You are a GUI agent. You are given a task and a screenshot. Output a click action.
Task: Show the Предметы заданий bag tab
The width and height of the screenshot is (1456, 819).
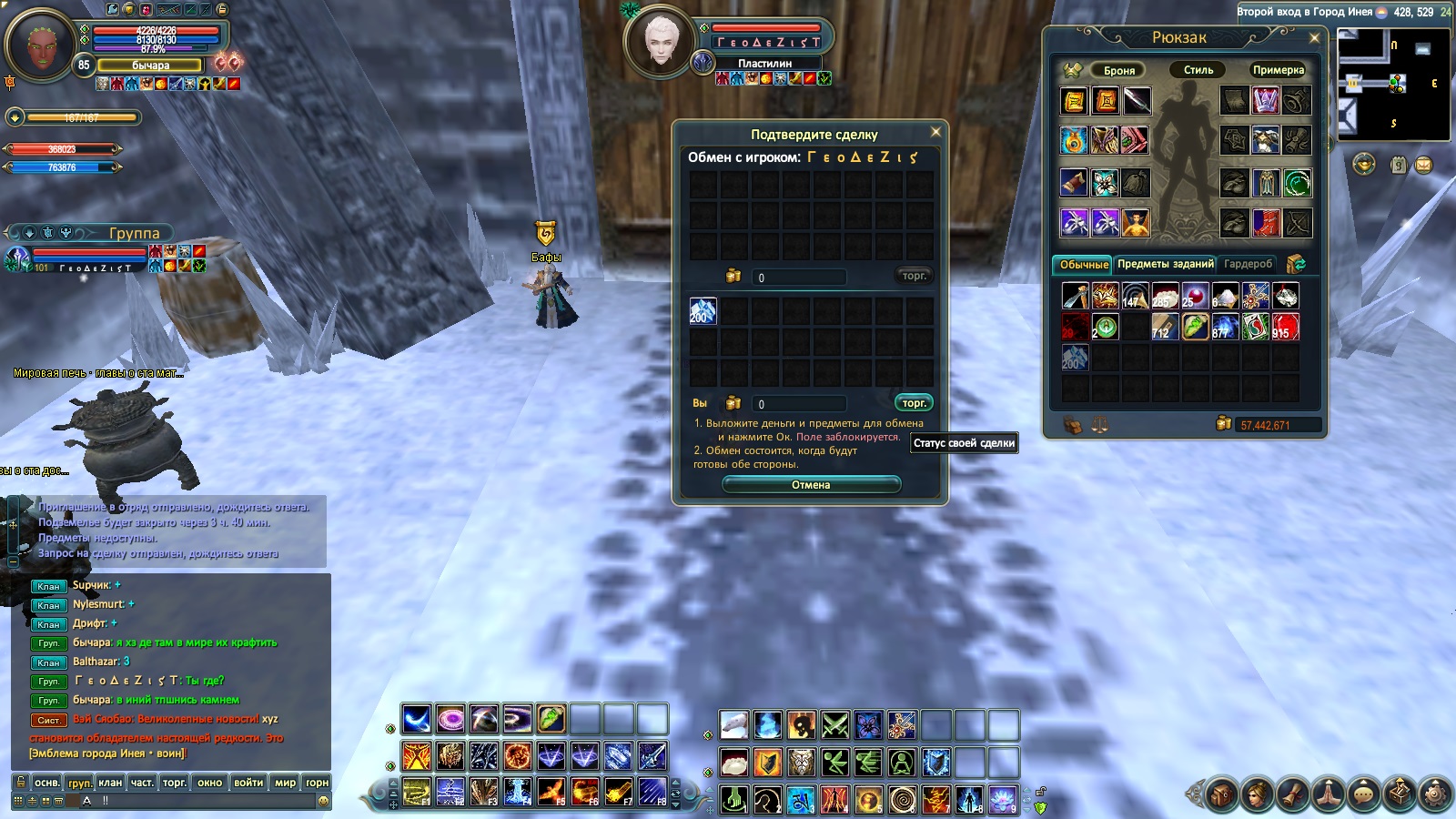click(1165, 264)
